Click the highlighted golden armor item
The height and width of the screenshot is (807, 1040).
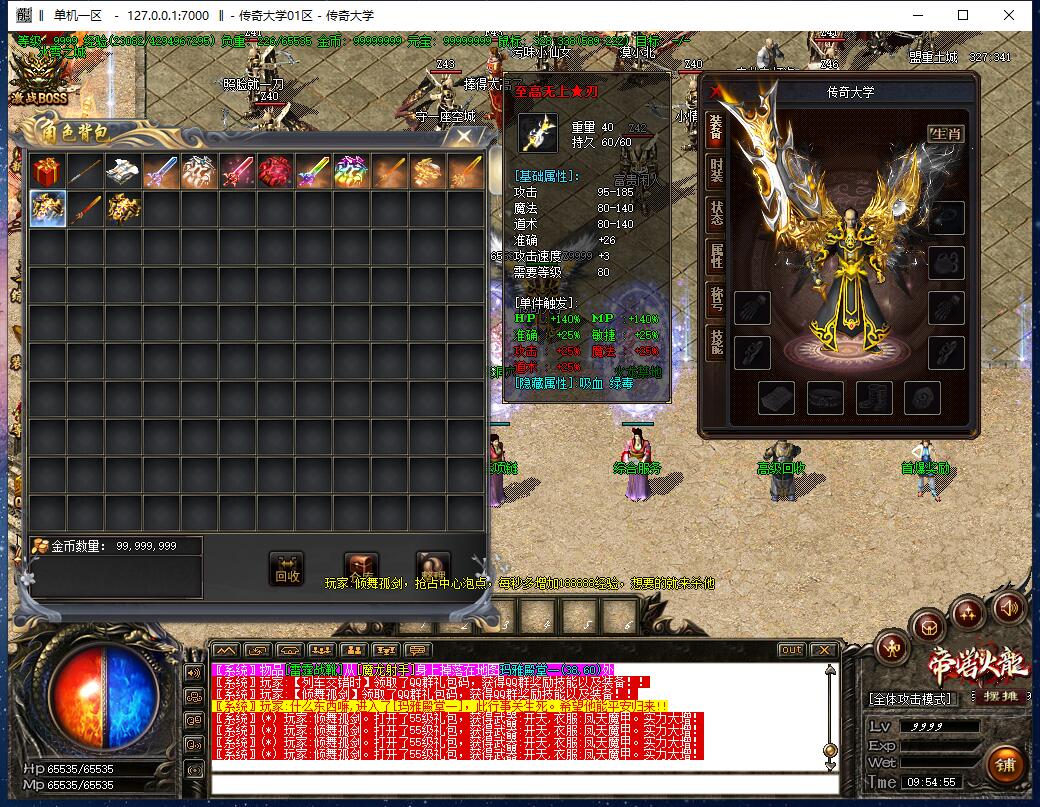(x=47, y=209)
